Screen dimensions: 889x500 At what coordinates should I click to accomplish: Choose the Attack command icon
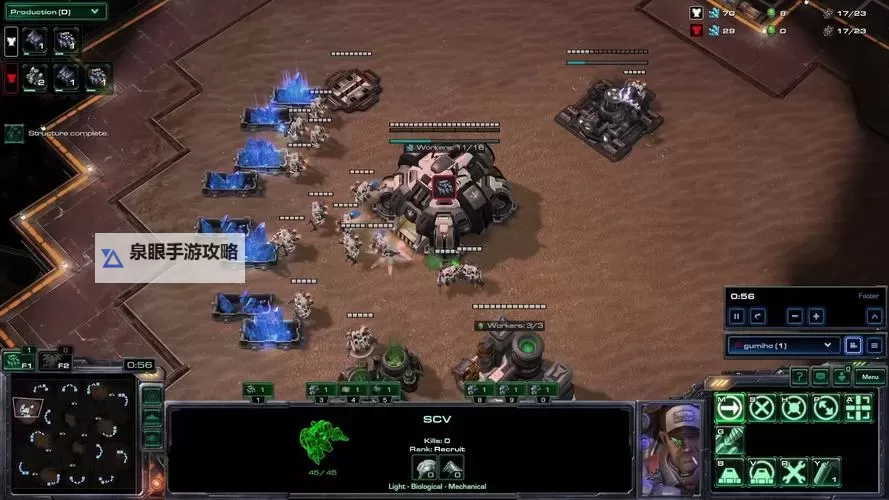click(x=858, y=407)
